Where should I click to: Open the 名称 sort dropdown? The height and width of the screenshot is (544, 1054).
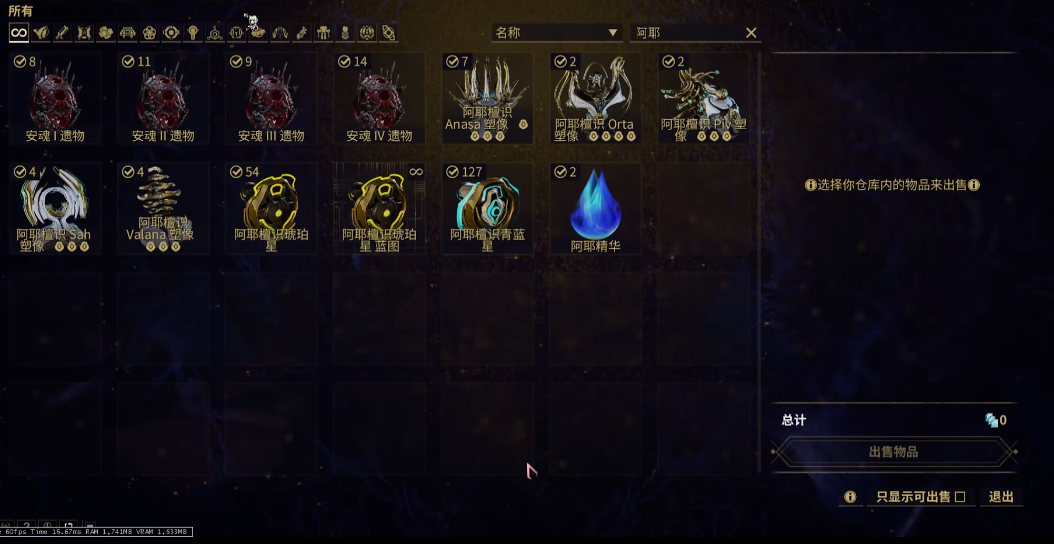[557, 33]
